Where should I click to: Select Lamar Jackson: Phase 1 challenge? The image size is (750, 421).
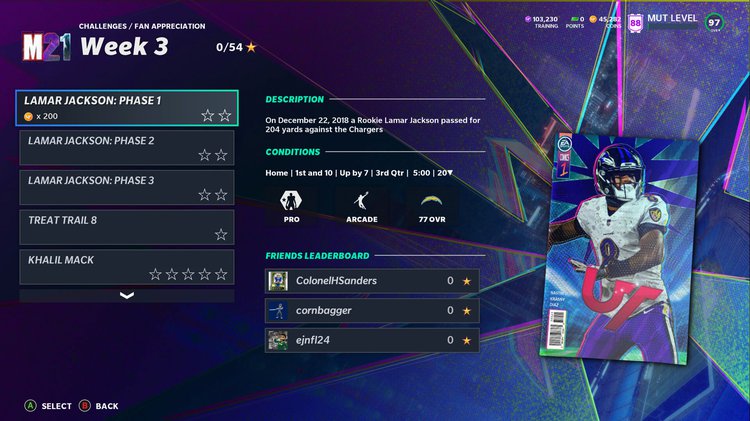[127, 108]
